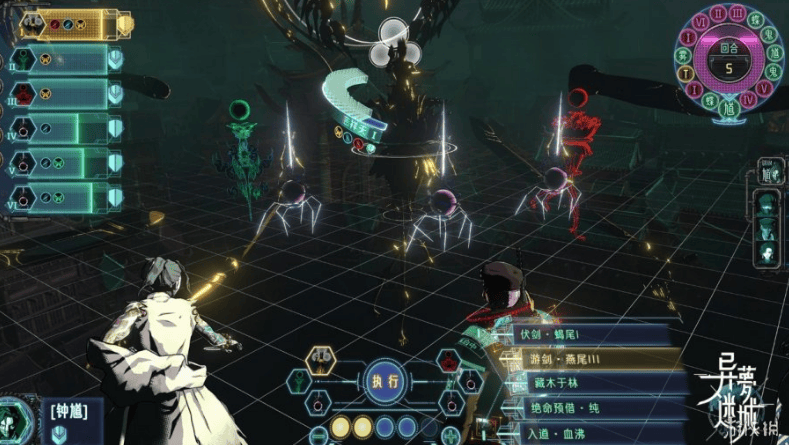Screen dimensions: 789x445
Task: Select turn-order row V
Action: (62, 164)
